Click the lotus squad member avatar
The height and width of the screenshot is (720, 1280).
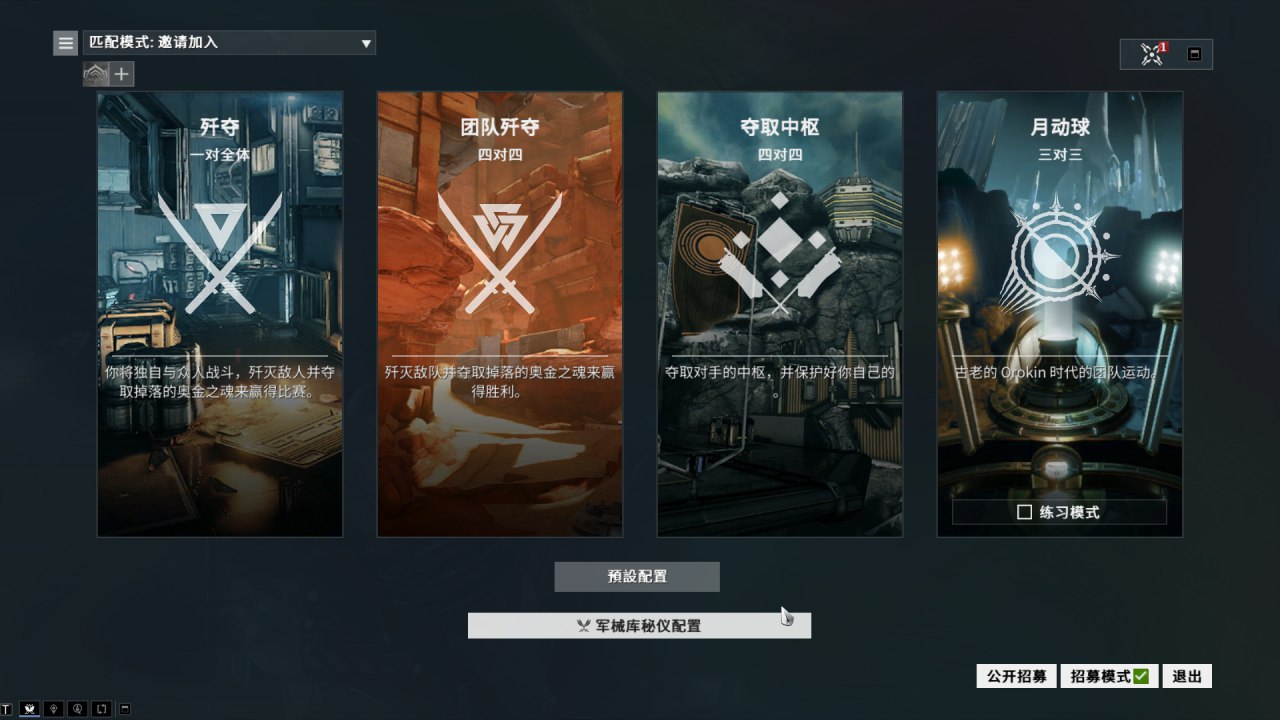point(96,74)
